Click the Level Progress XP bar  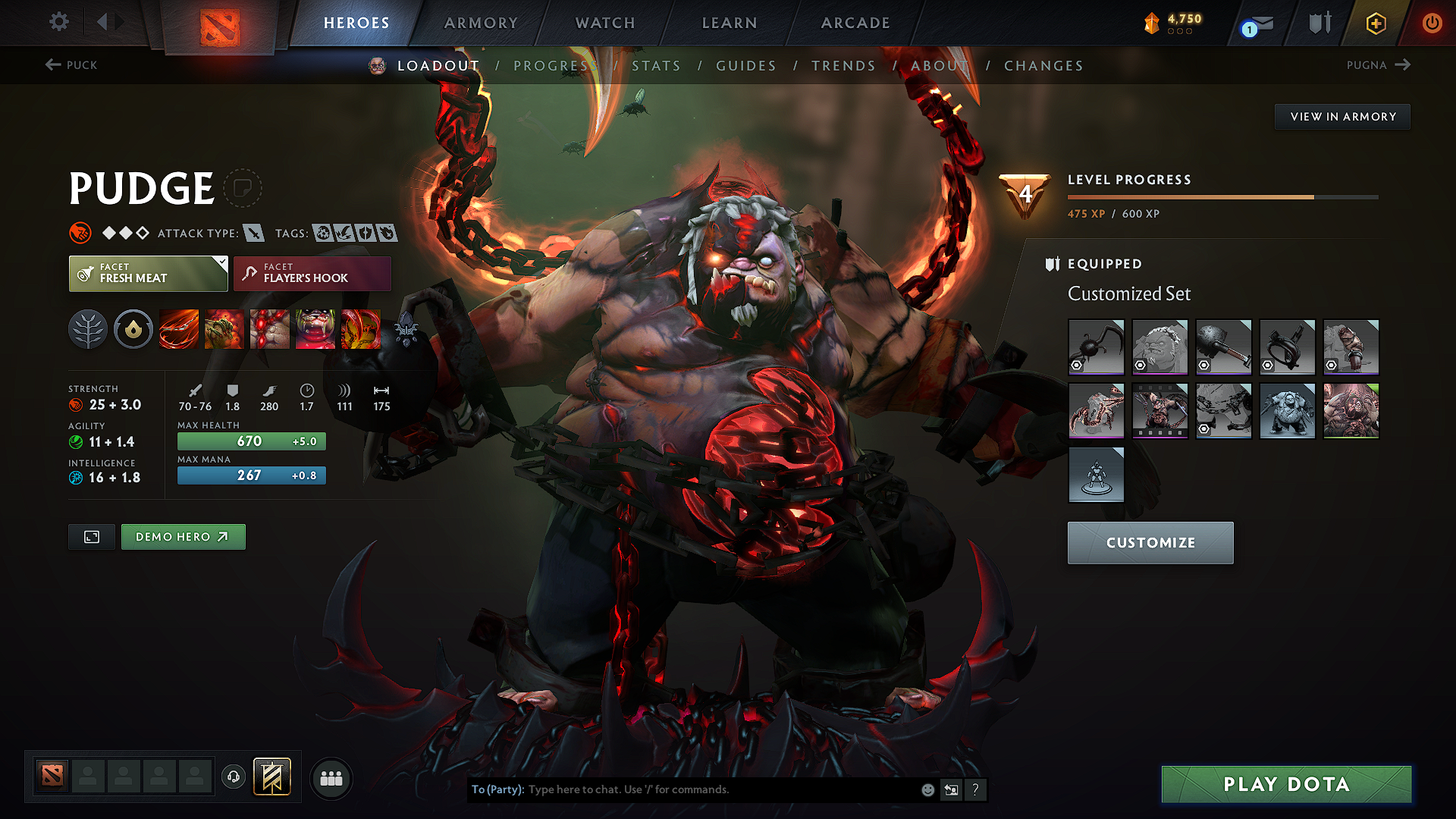pyautogui.click(x=1222, y=196)
